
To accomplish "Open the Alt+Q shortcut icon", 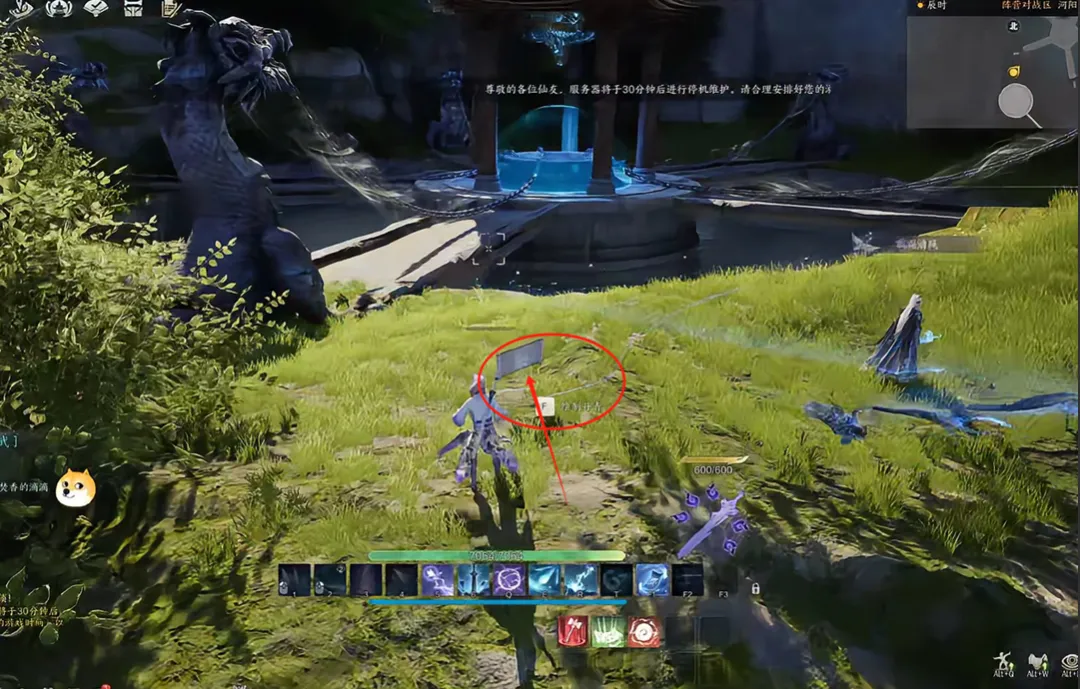I will point(1002,662).
